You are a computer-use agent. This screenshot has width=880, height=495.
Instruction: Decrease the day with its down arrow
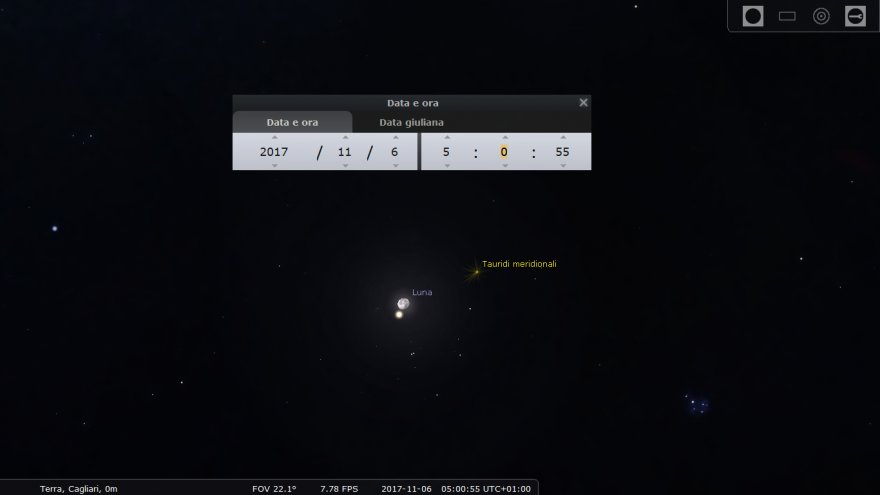[x=394, y=166]
